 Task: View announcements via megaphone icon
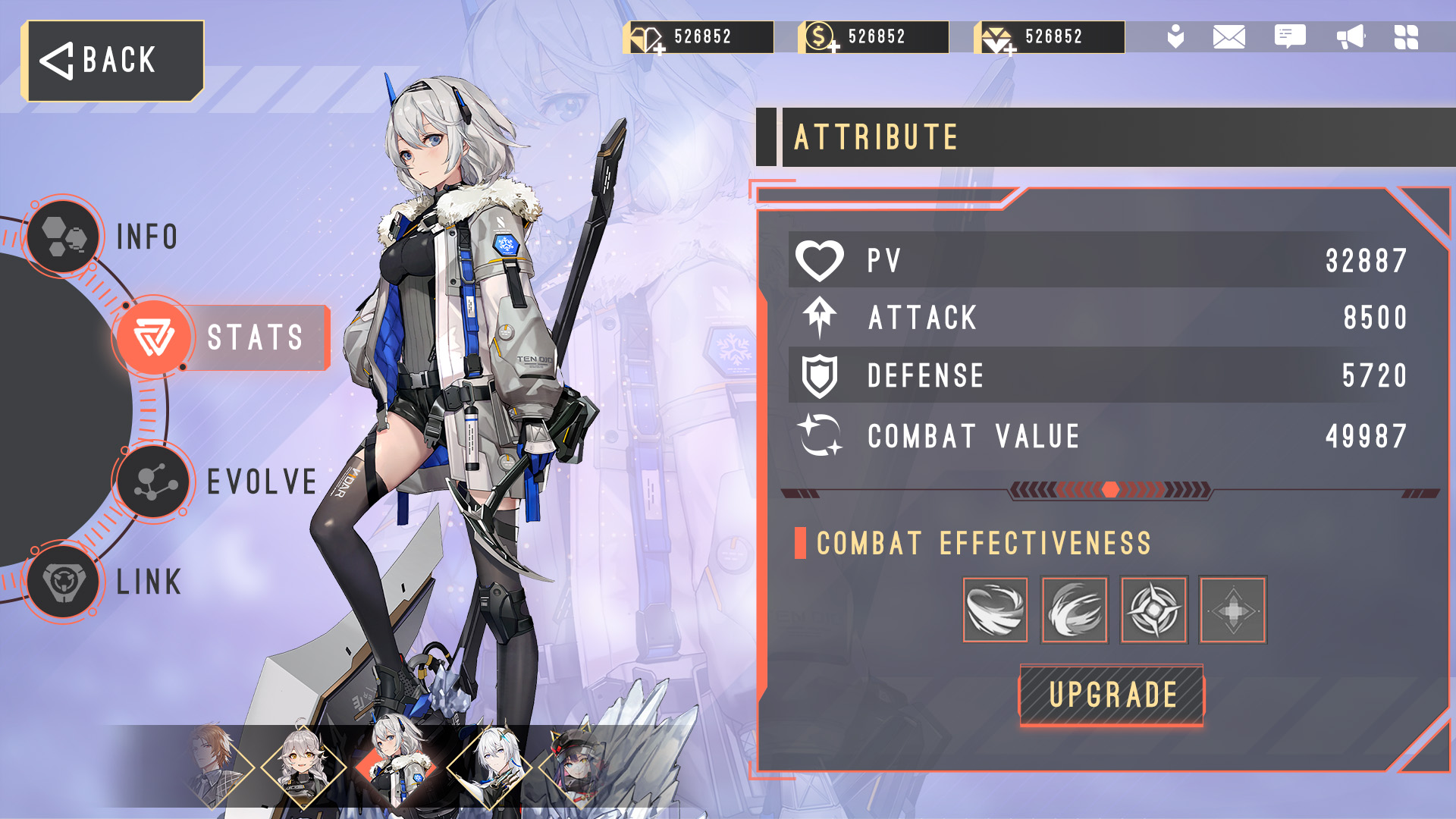pyautogui.click(x=1350, y=36)
